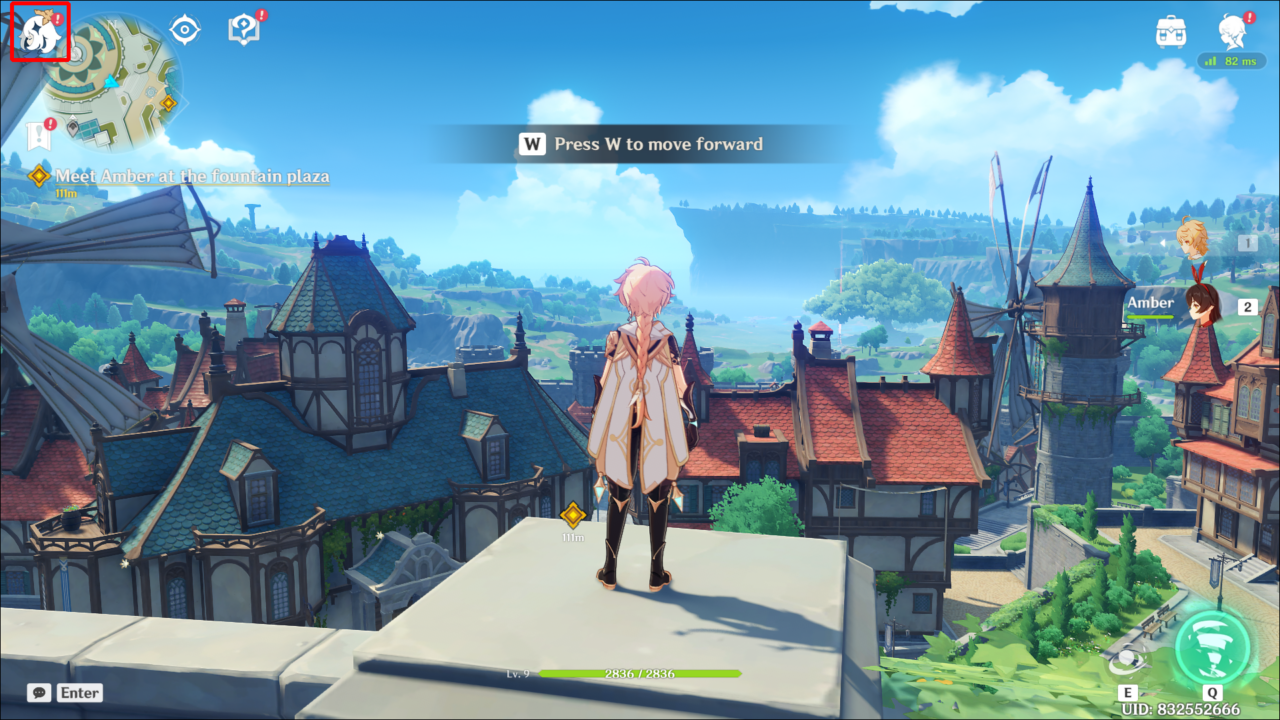The width and height of the screenshot is (1280, 720).
Task: Open the inventory backpack
Action: pos(1171,31)
